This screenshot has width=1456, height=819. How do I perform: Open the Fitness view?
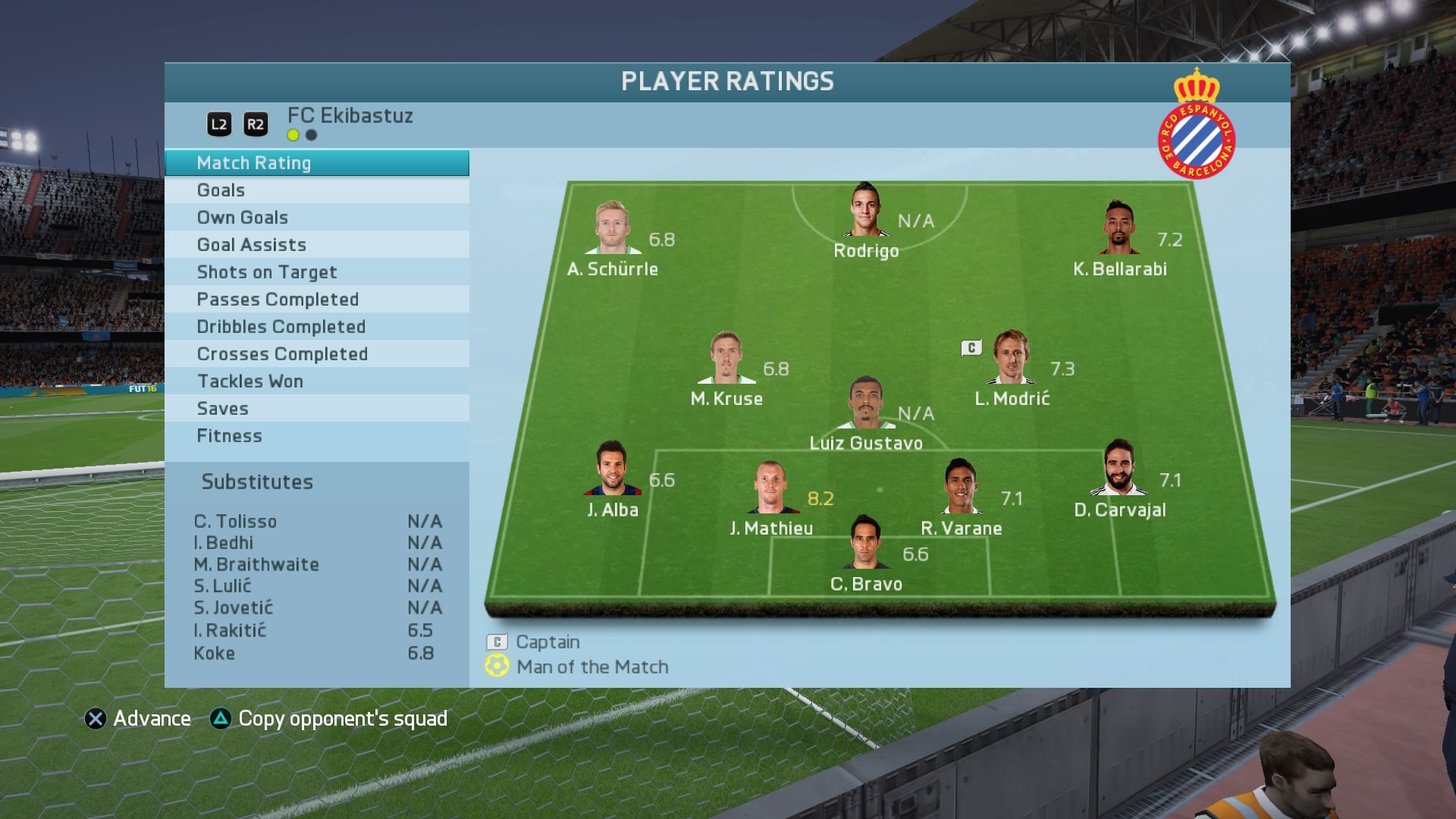pos(316,436)
